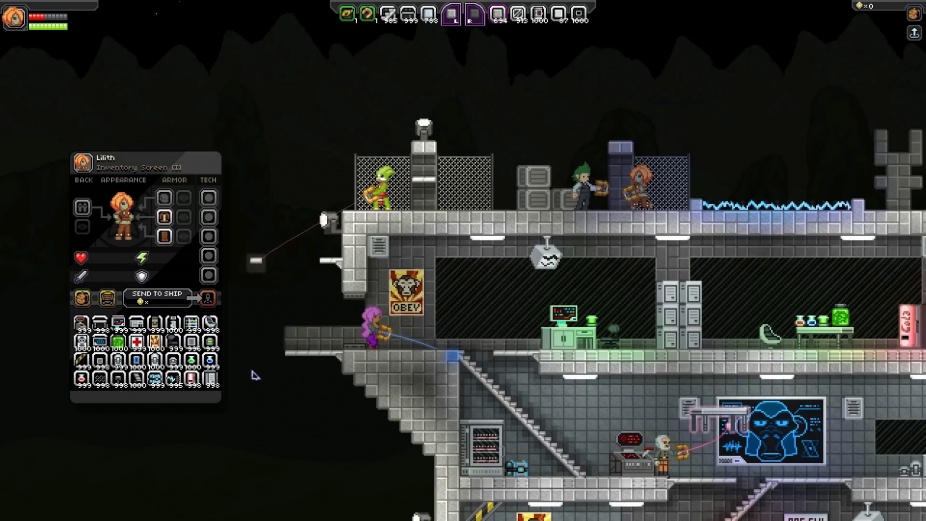Screen dimensions: 926x521
Task: Select the right-hand hotbar slot marked R
Action: pos(474,14)
